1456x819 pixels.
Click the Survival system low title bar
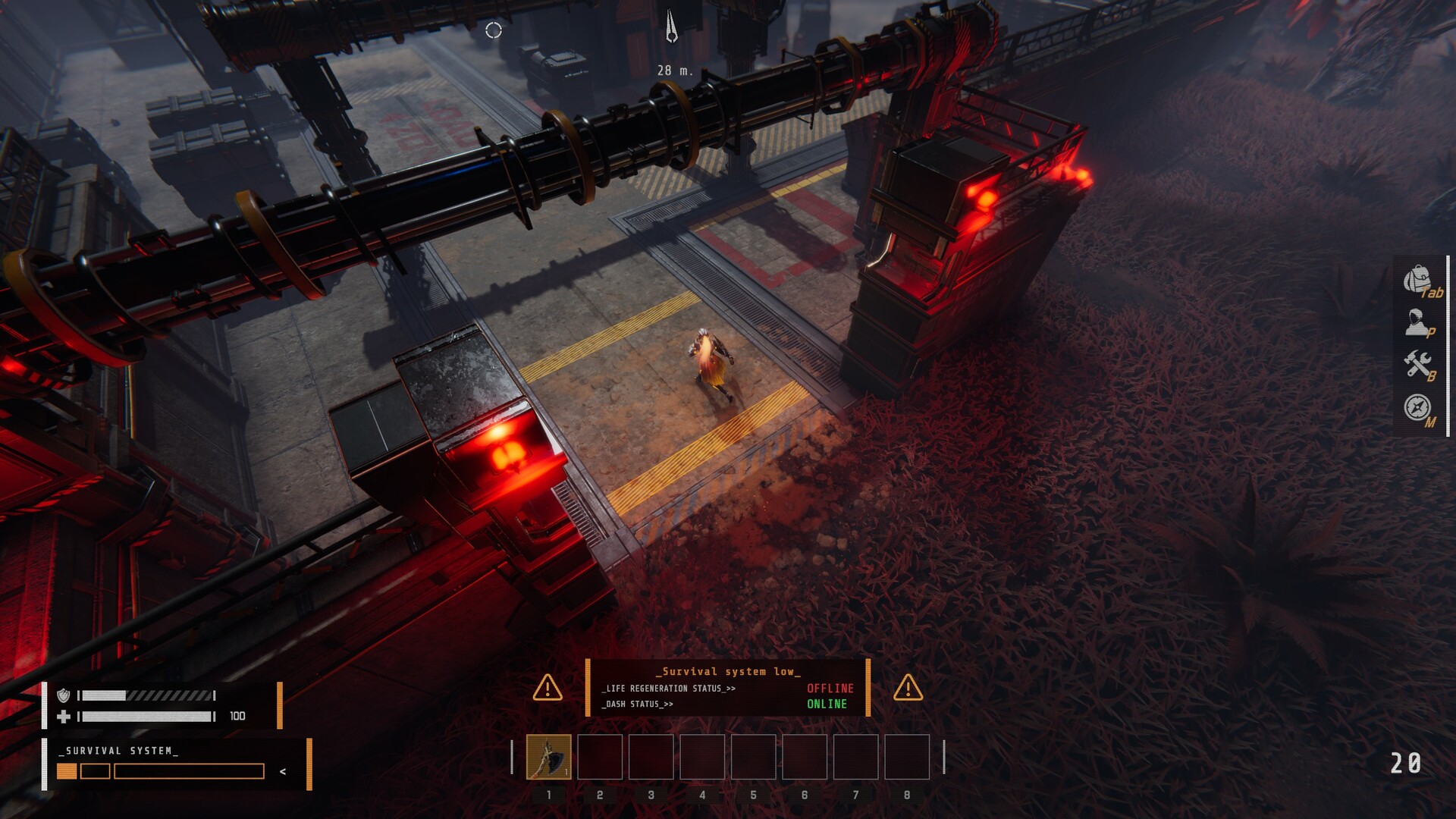[726, 671]
